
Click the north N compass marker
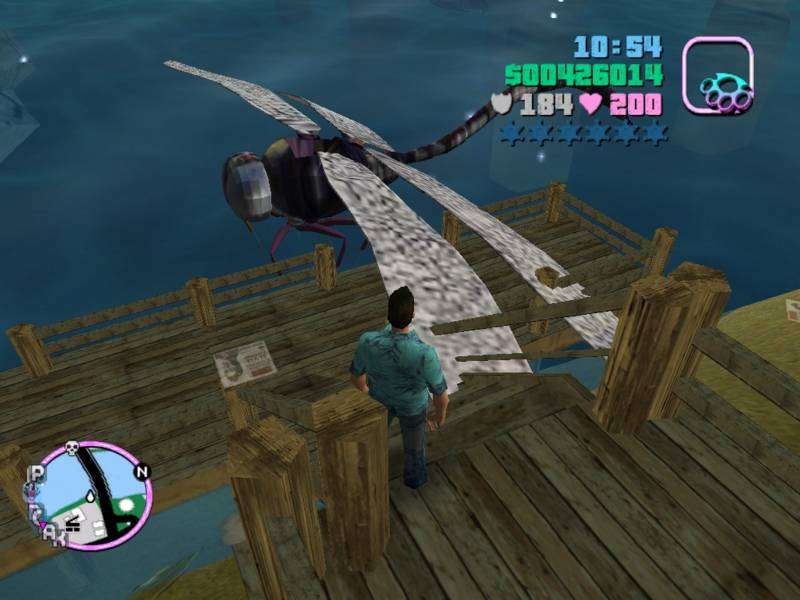click(x=141, y=472)
